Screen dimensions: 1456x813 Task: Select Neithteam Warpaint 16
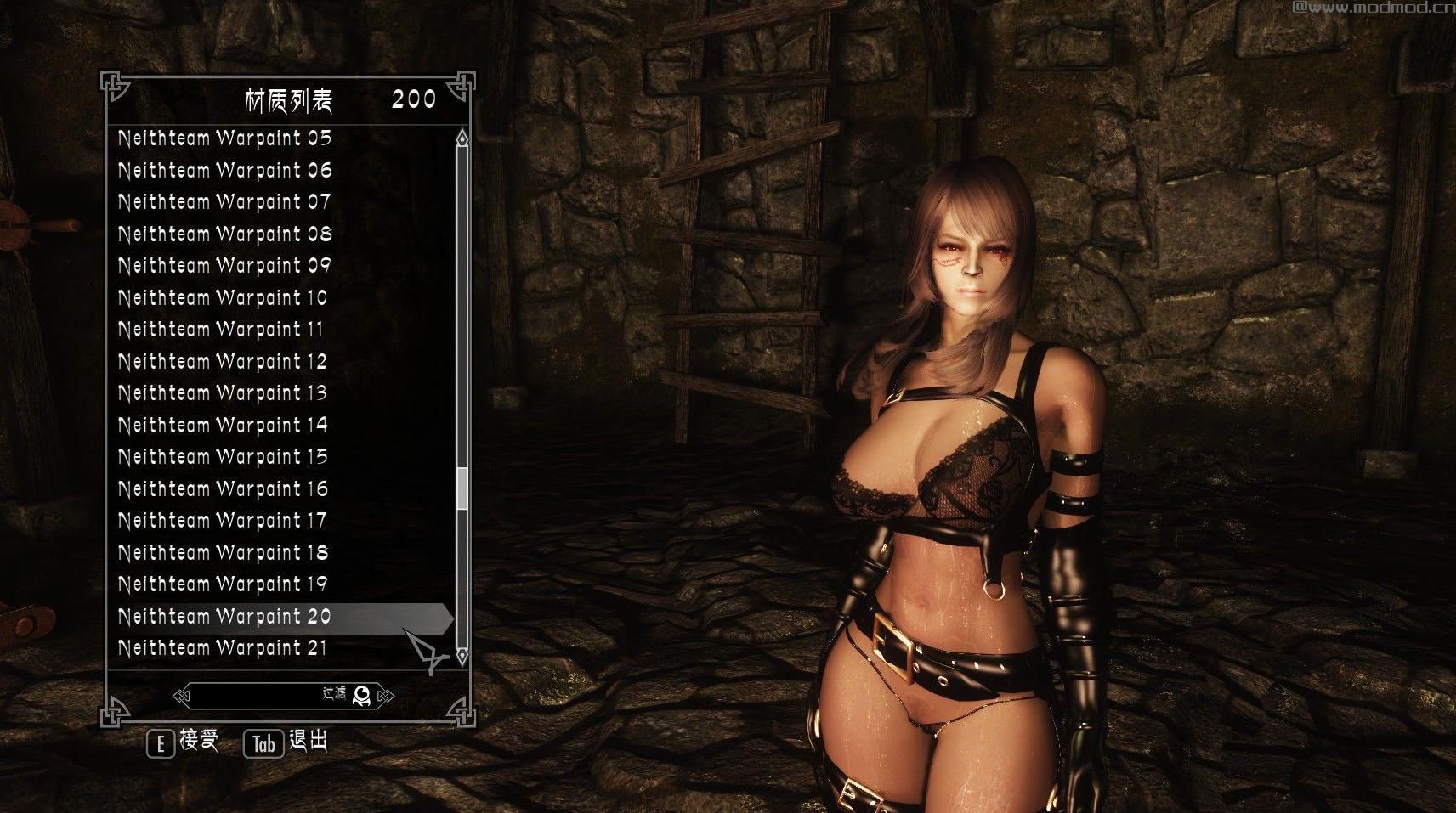(223, 489)
